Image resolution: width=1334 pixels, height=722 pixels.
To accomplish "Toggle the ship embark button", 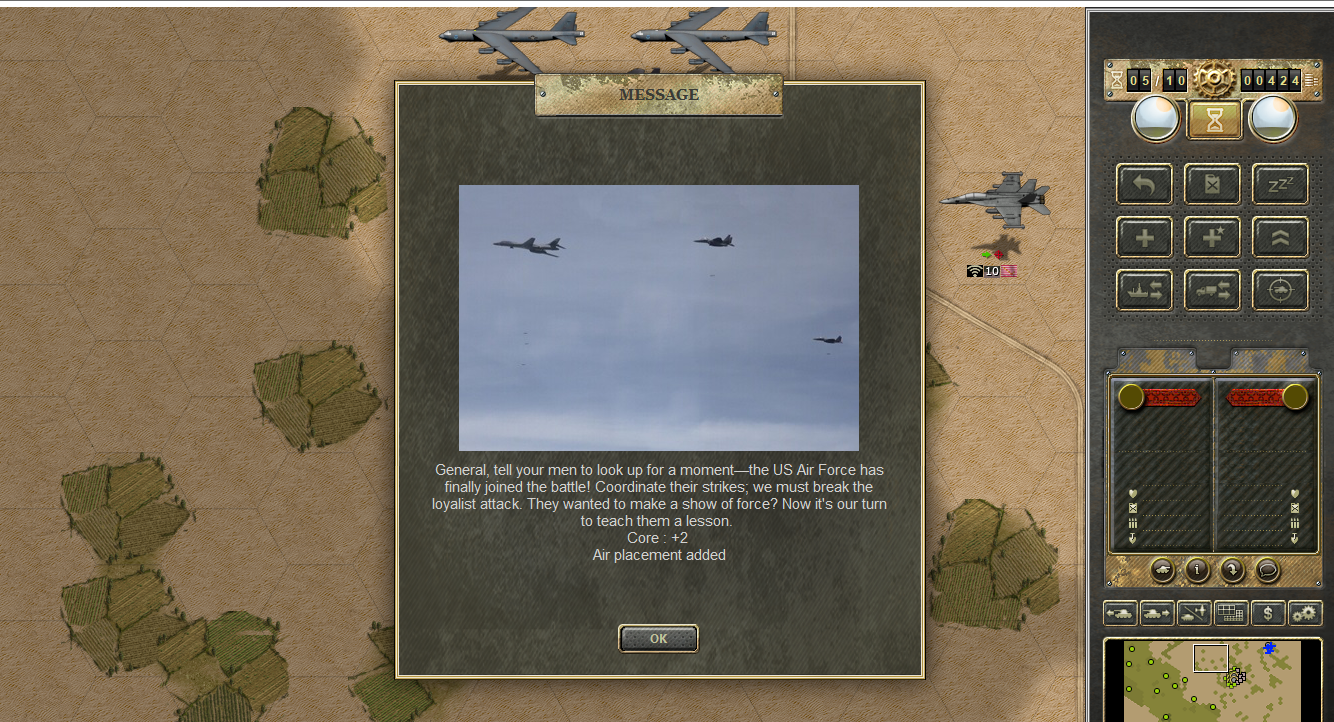I will click(1144, 290).
